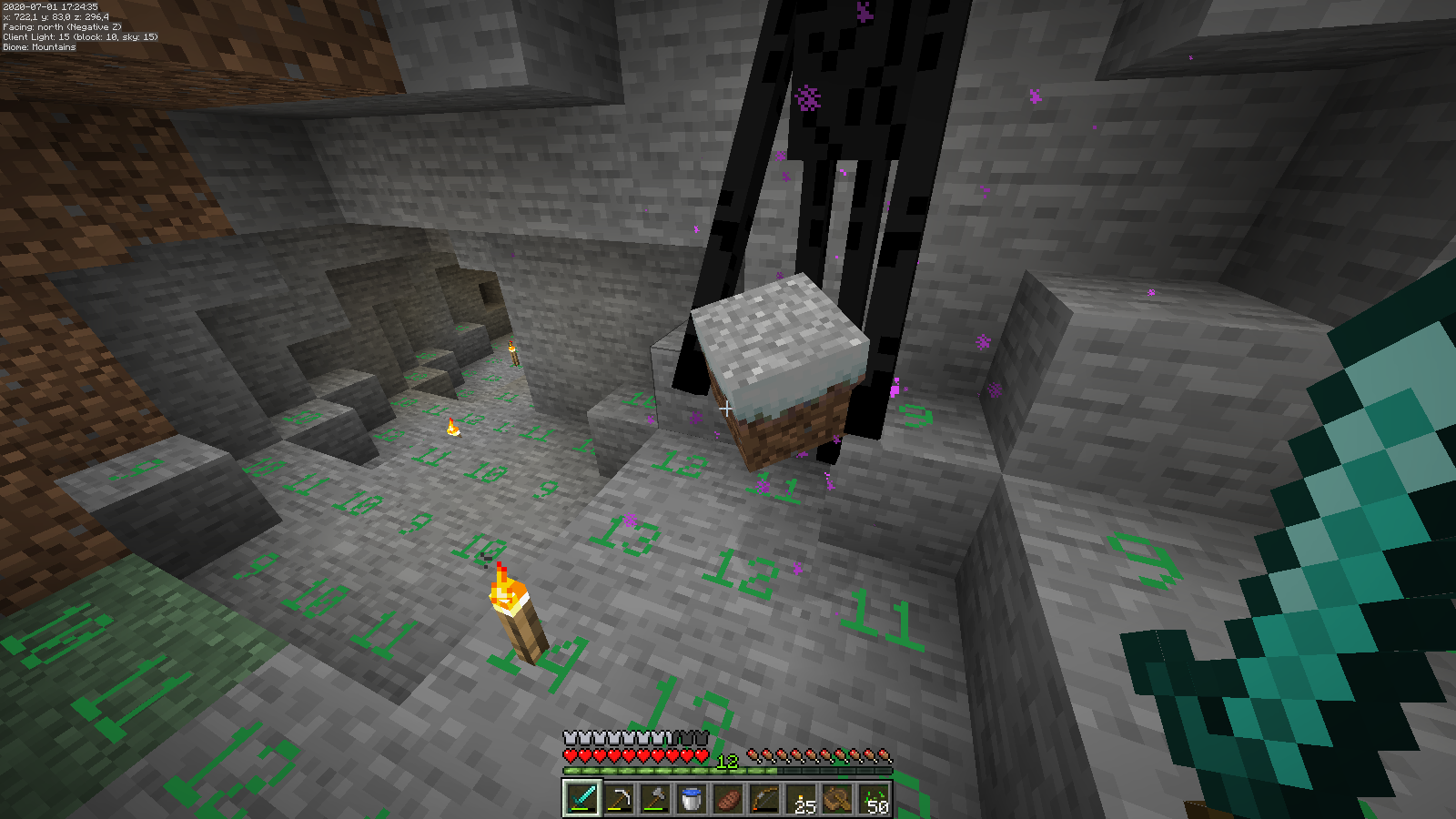Equip the bow from the hotbar
The height and width of the screenshot is (819, 1456).
coord(764,799)
